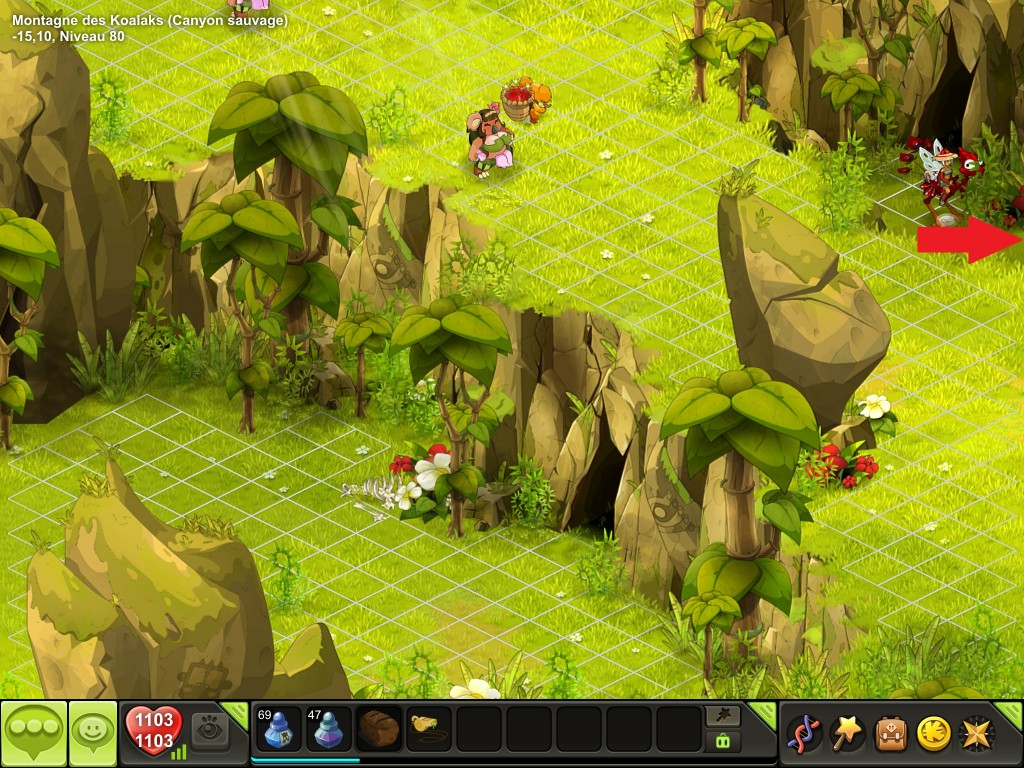The image size is (1024, 768).
Task: Switch hotbar to items with the green bag tab
Action: coord(722,742)
